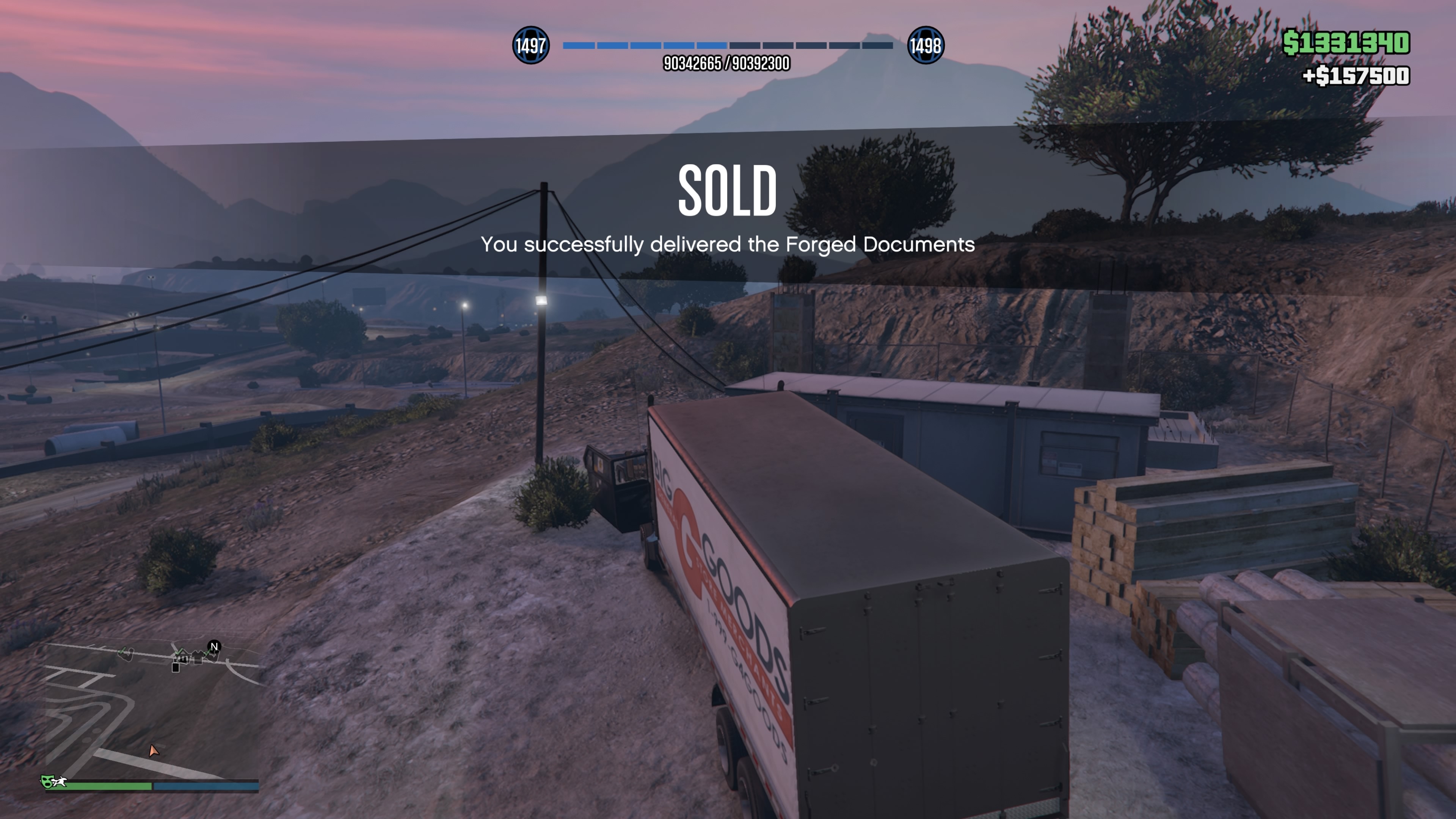The height and width of the screenshot is (819, 1456).
Task: Click the rank 1497 globe badge
Action: click(530, 45)
